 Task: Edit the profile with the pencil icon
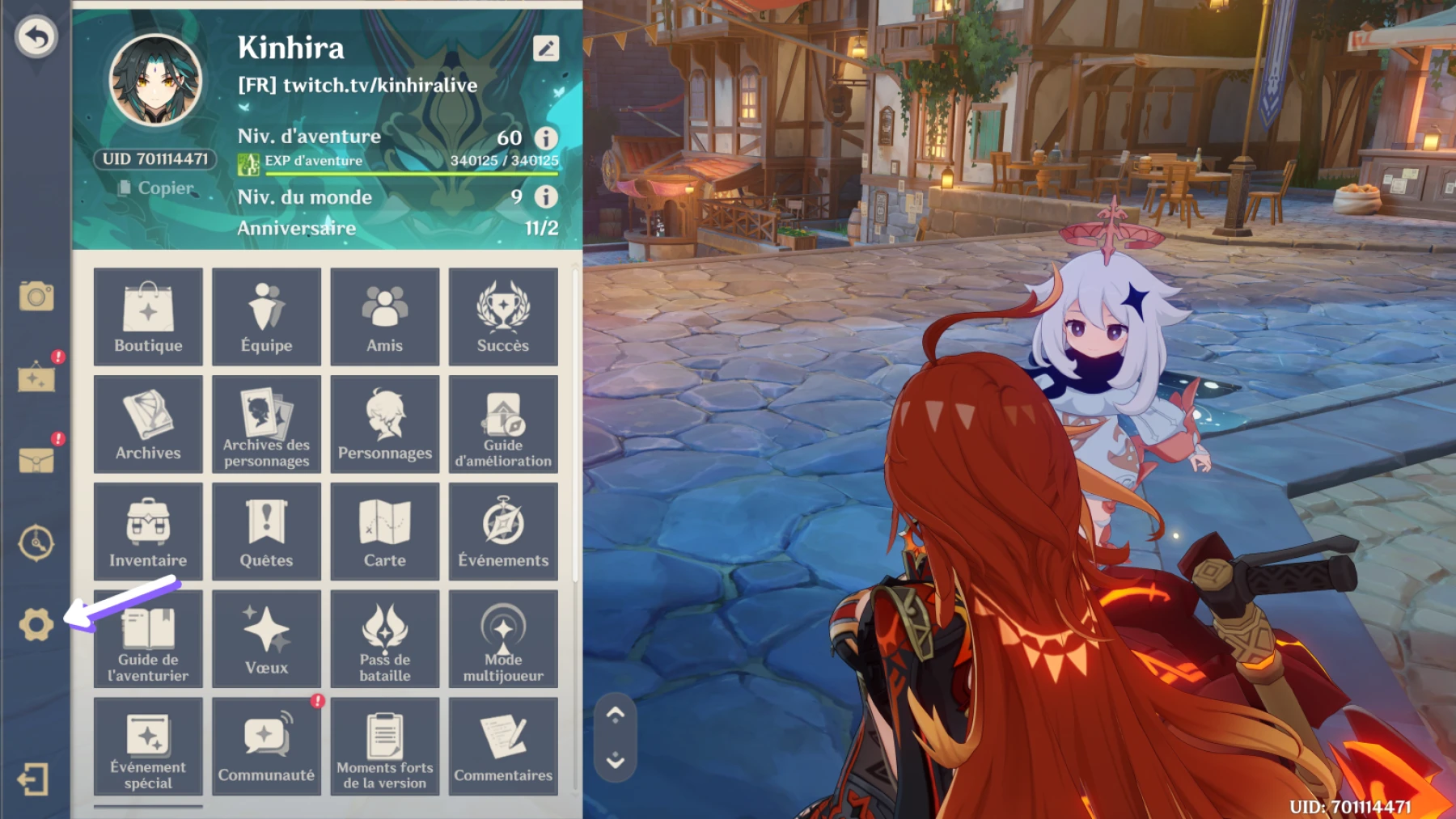pos(548,48)
